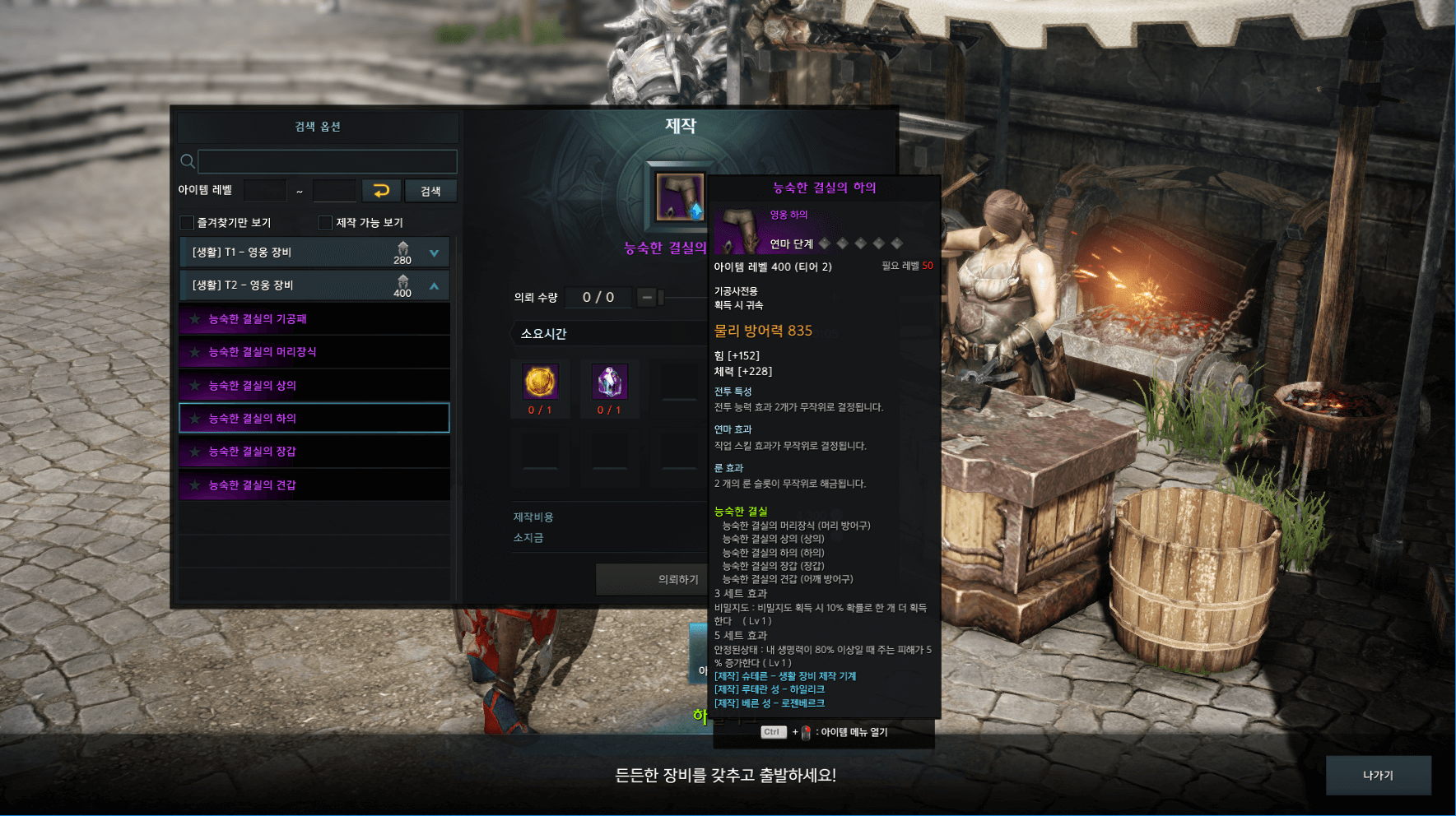The image size is (1456, 816).
Task: Leave the crafting screen via 나가기
Action: pos(1378,775)
